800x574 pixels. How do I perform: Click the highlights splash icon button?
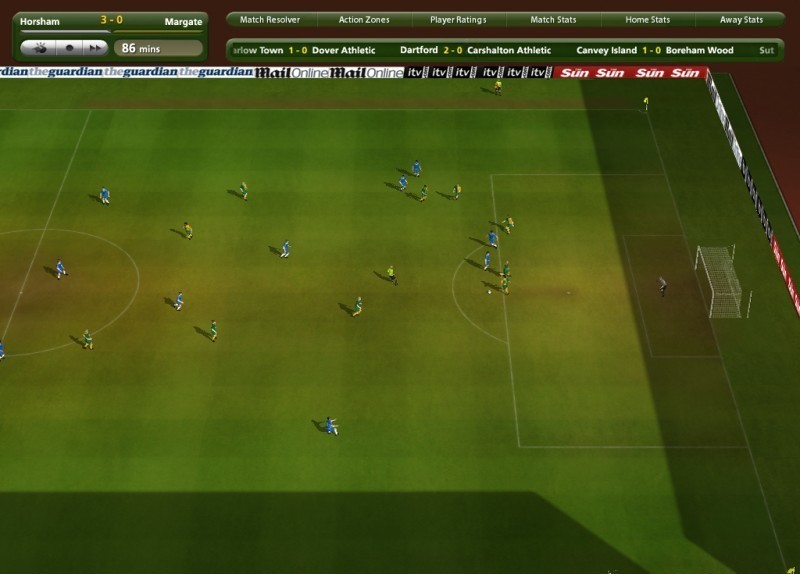coord(40,47)
